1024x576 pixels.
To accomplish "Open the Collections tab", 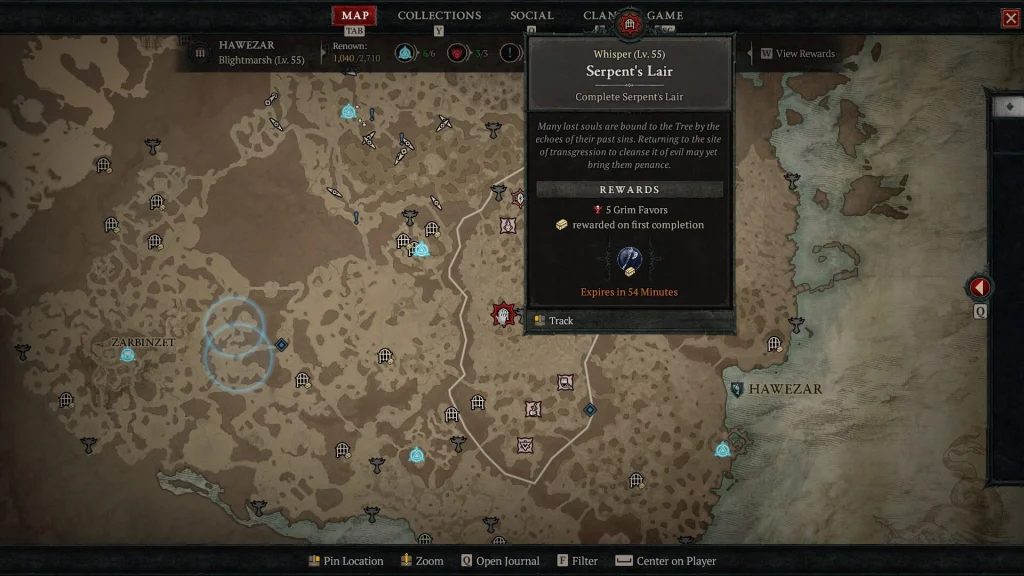I will click(439, 15).
